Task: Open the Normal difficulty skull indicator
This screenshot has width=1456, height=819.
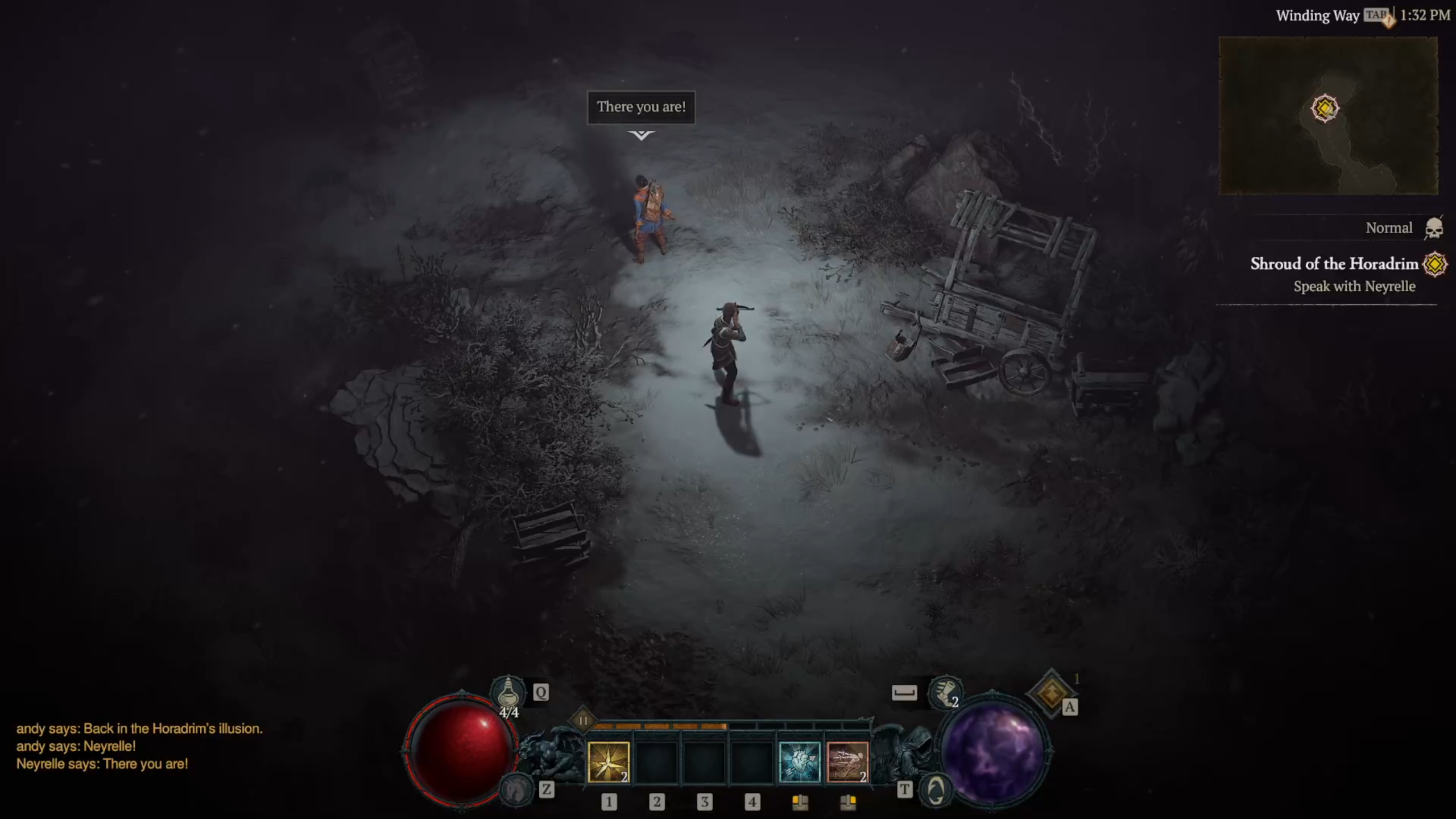Action: 1434,228
